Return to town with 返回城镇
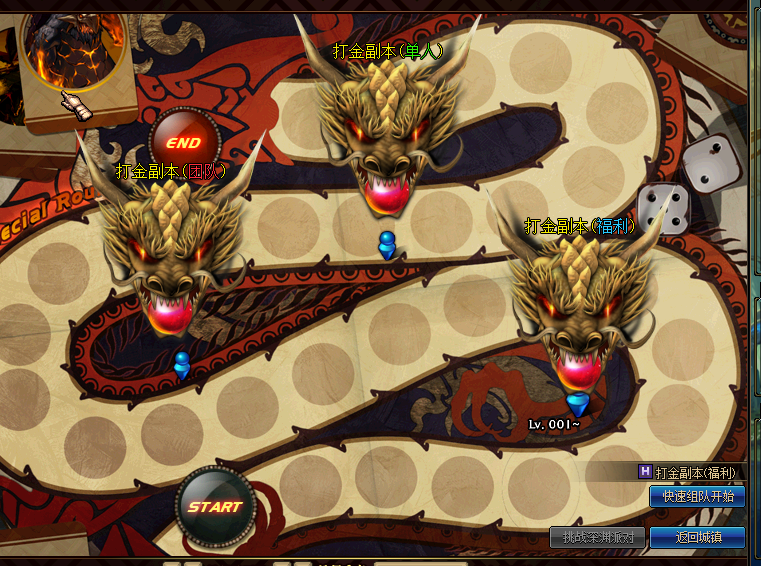 coord(697,537)
